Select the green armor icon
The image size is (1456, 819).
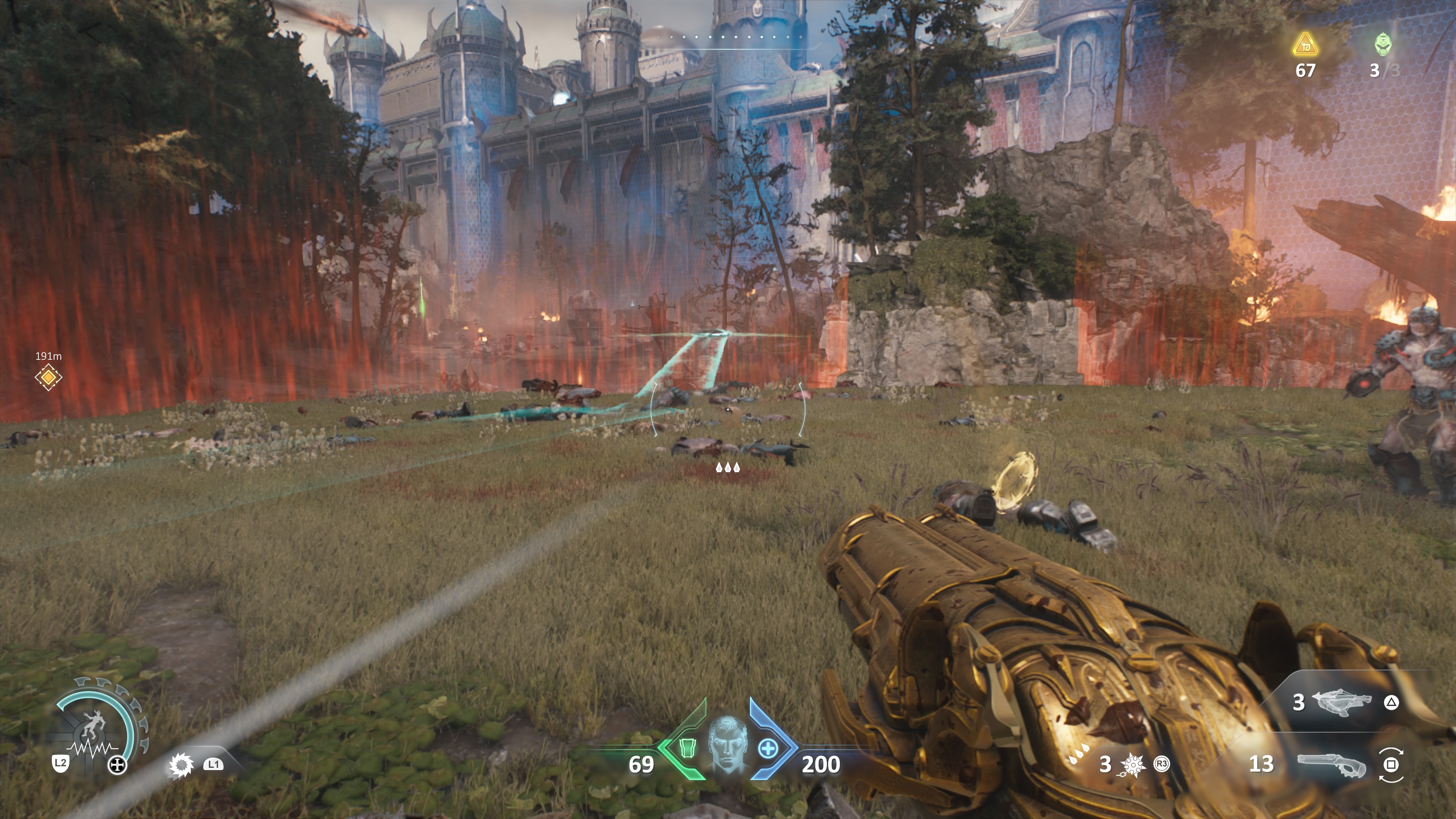pos(687,749)
